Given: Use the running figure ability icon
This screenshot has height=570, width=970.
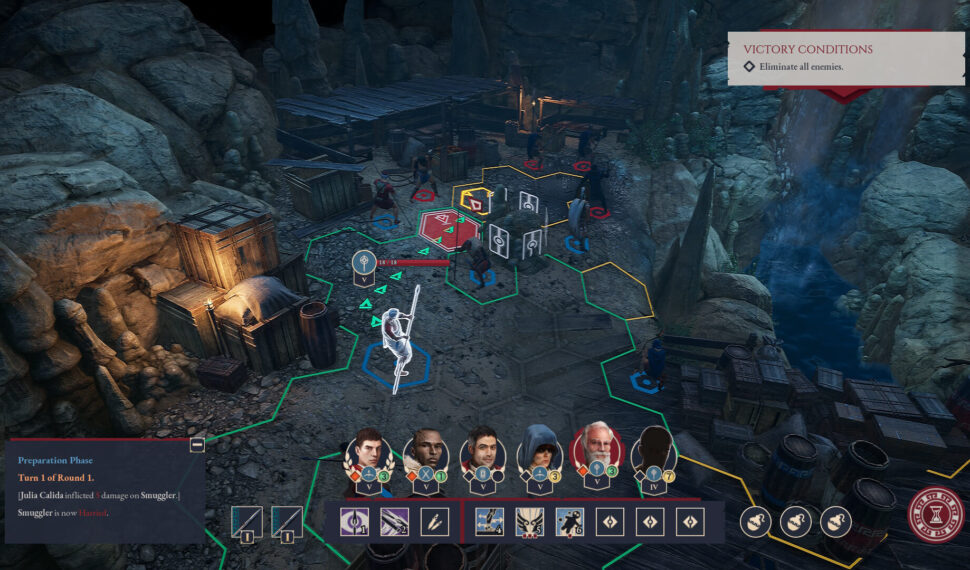Looking at the screenshot, I should point(569,521).
